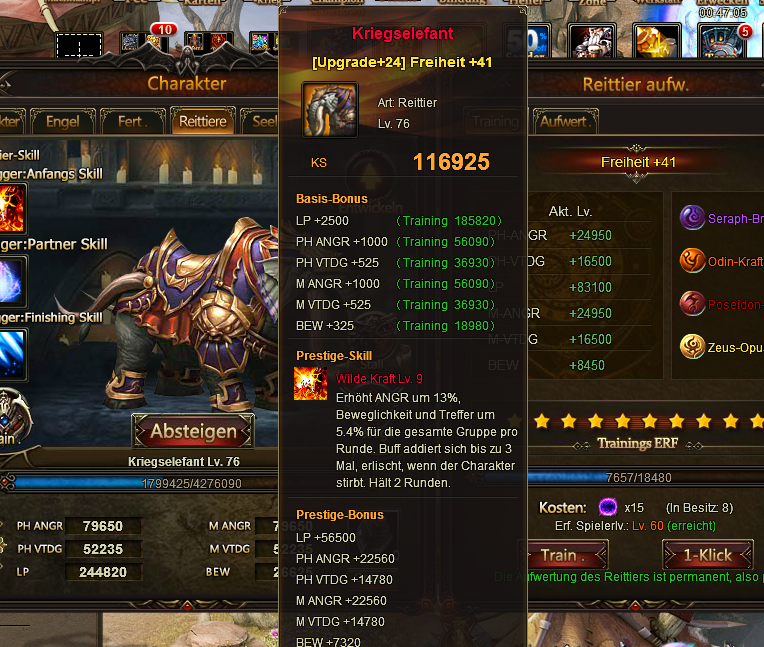Open the Aufwert. tab
The image size is (764, 647).
pyautogui.click(x=564, y=122)
